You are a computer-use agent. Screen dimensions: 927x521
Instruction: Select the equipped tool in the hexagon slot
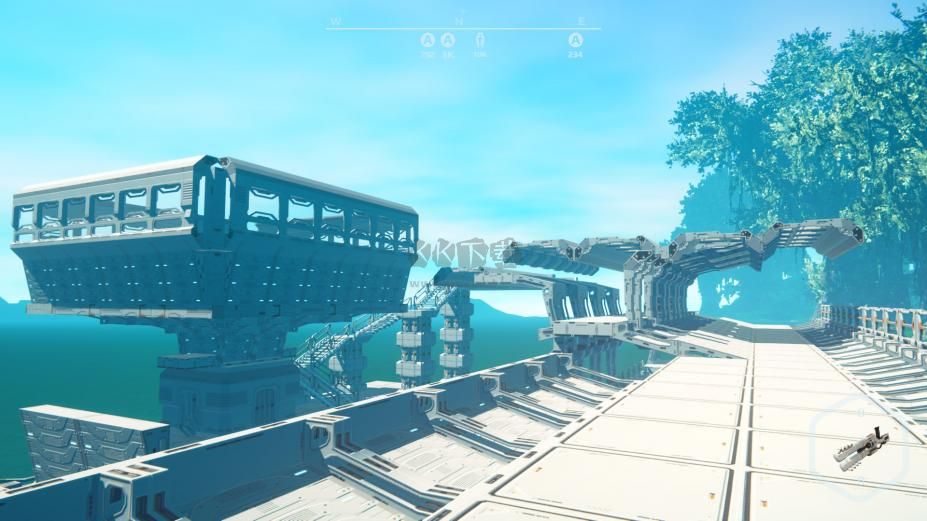tap(859, 447)
